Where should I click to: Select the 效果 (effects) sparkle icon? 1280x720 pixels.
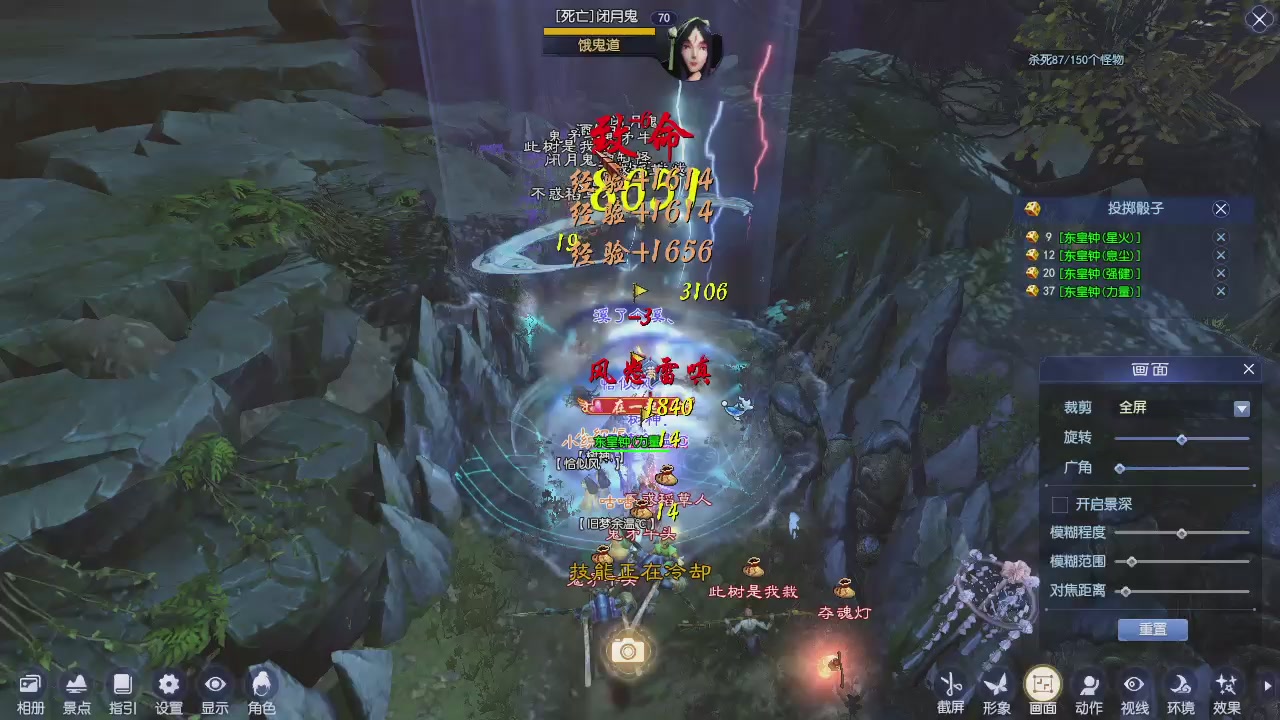pos(1224,684)
